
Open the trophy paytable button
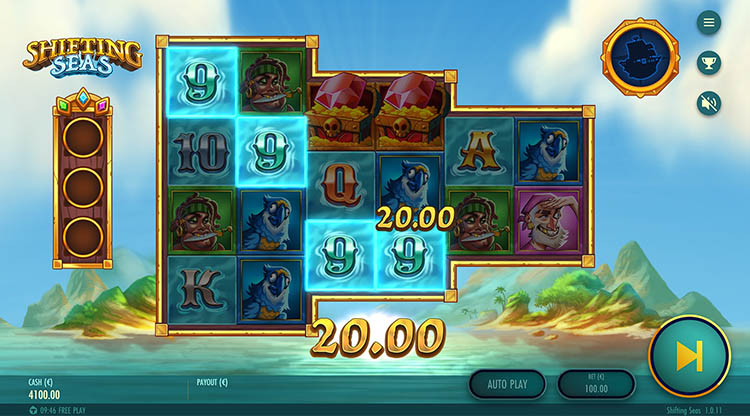click(709, 62)
